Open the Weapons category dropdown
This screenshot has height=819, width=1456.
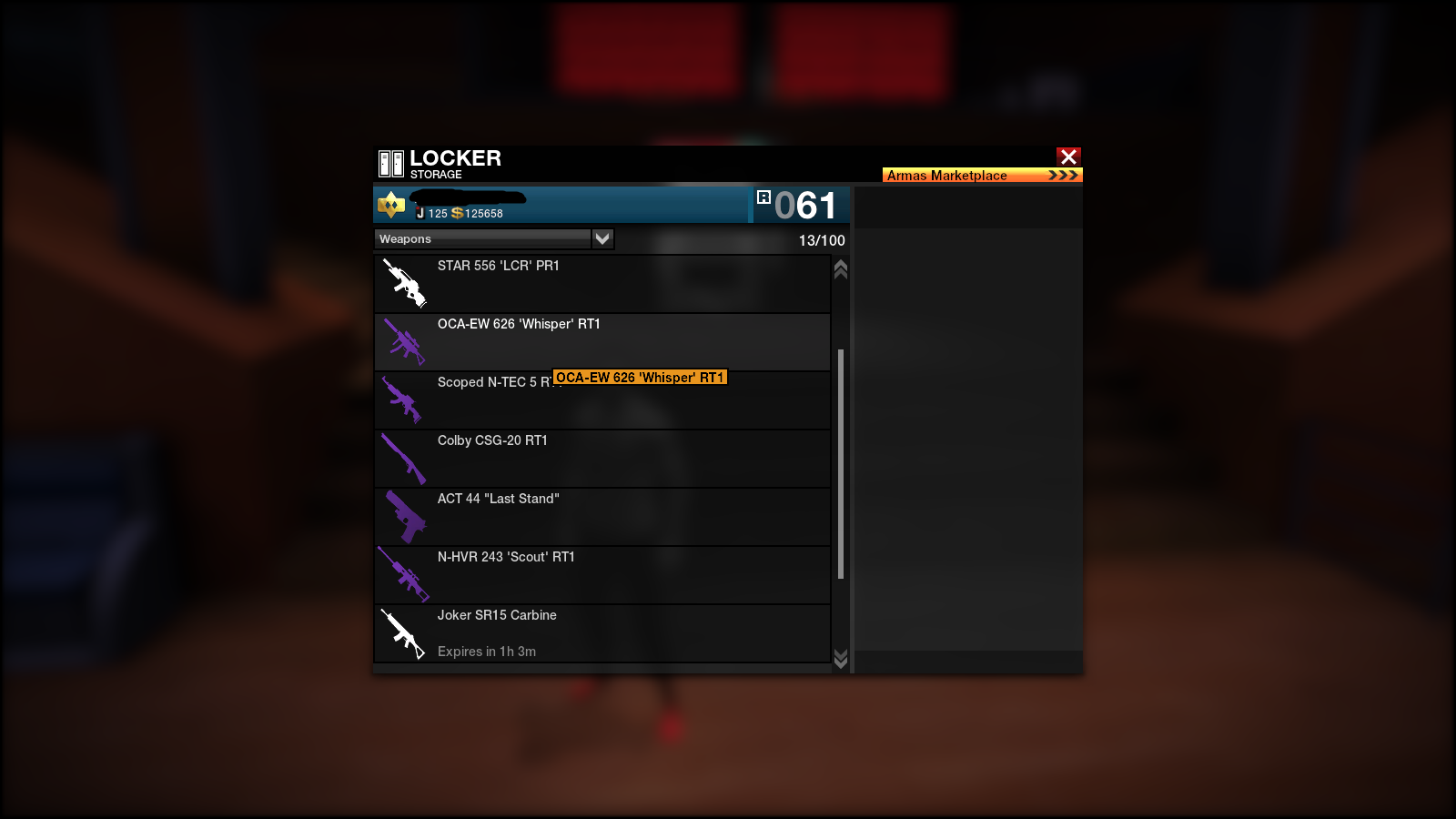click(x=602, y=238)
